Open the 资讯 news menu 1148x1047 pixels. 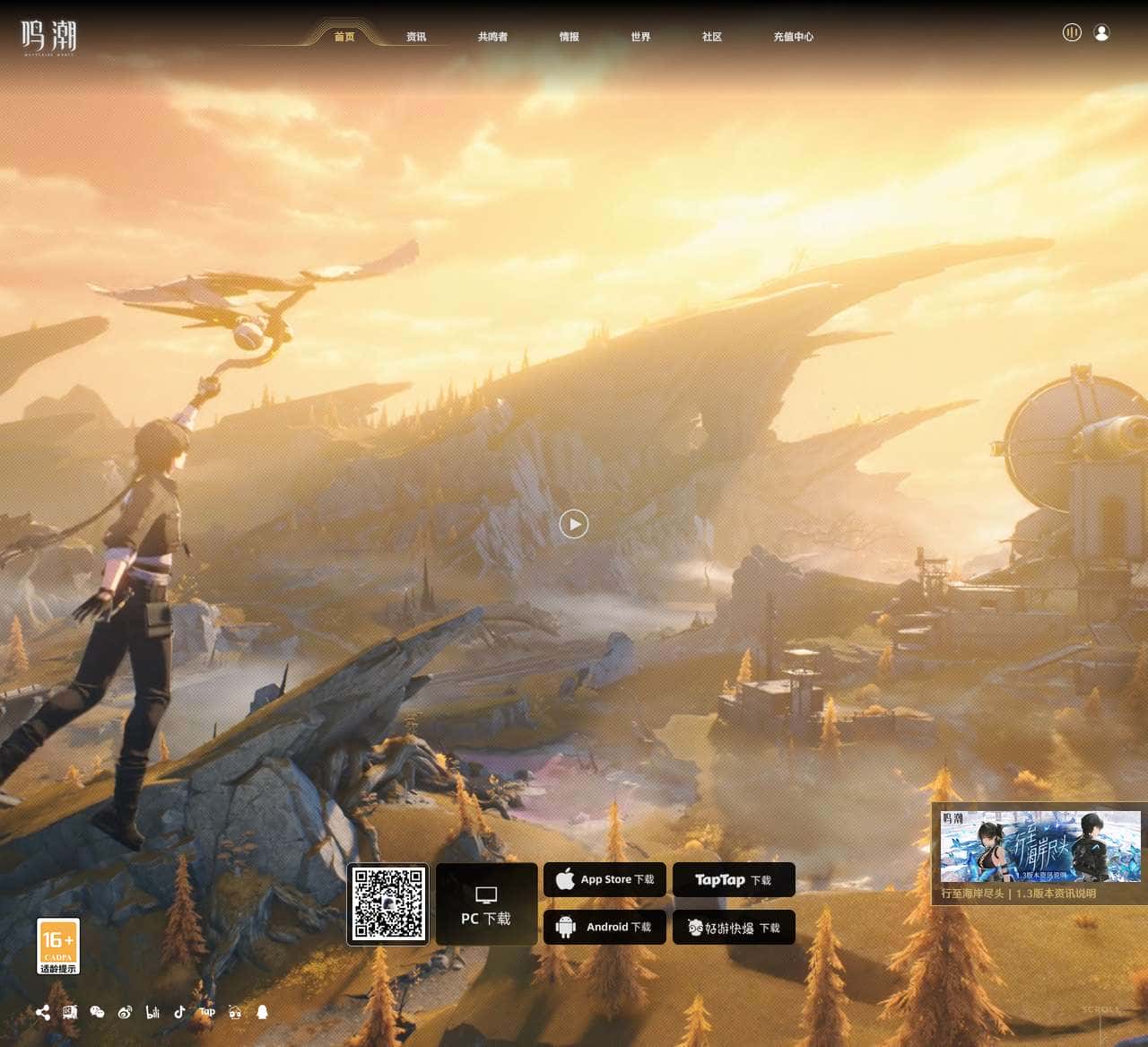point(416,37)
